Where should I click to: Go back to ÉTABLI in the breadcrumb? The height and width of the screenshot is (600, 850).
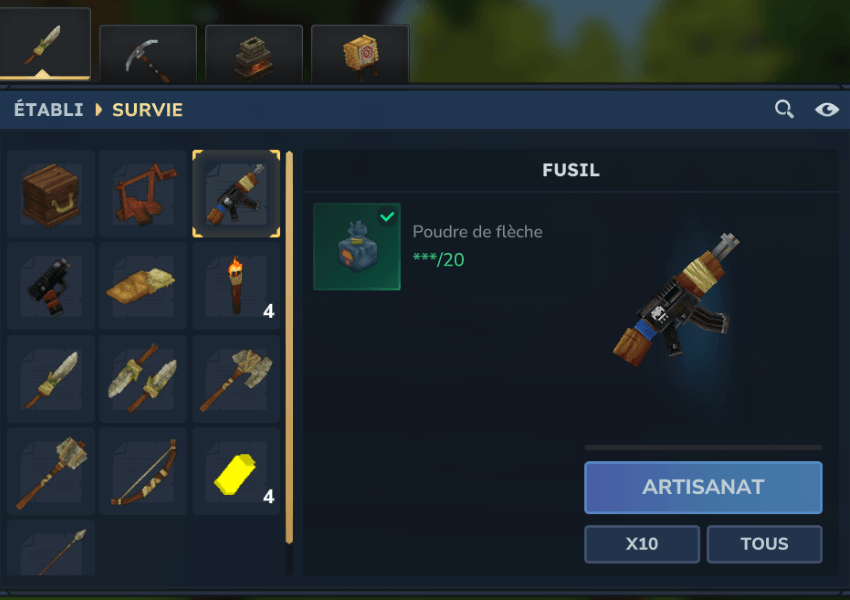49,110
